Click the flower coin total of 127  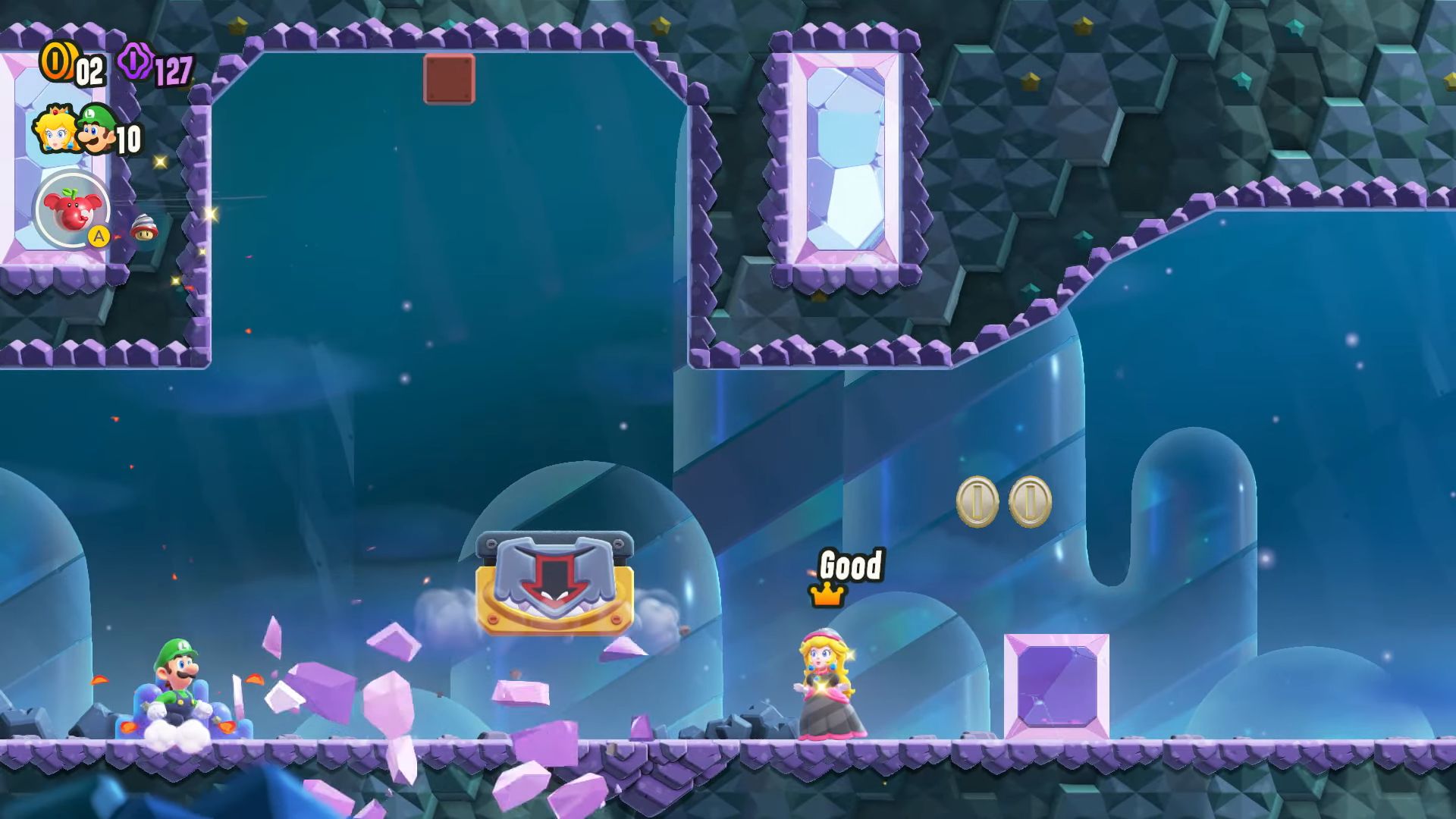coord(171,72)
